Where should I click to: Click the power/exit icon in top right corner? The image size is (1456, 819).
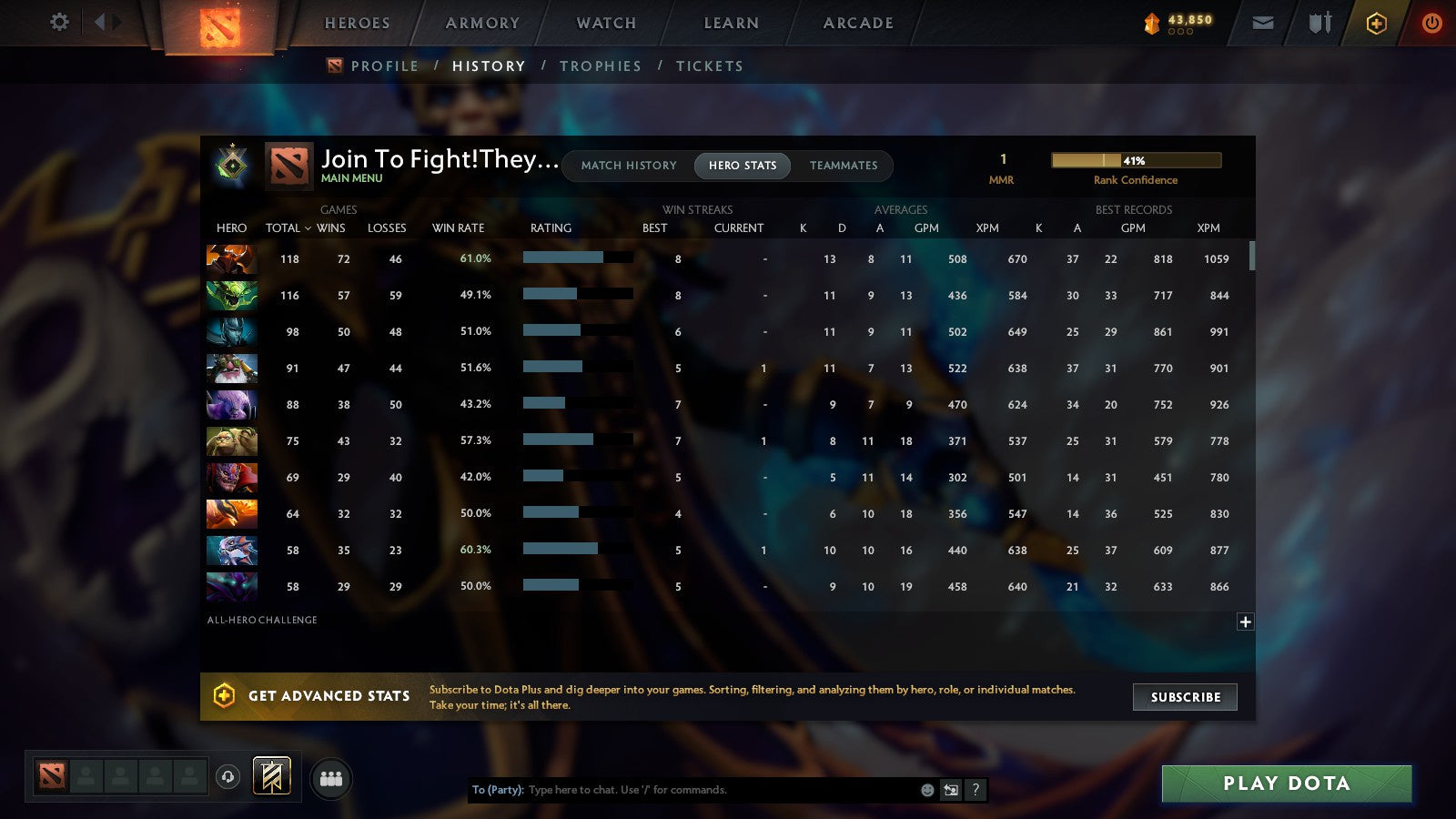[1431, 23]
